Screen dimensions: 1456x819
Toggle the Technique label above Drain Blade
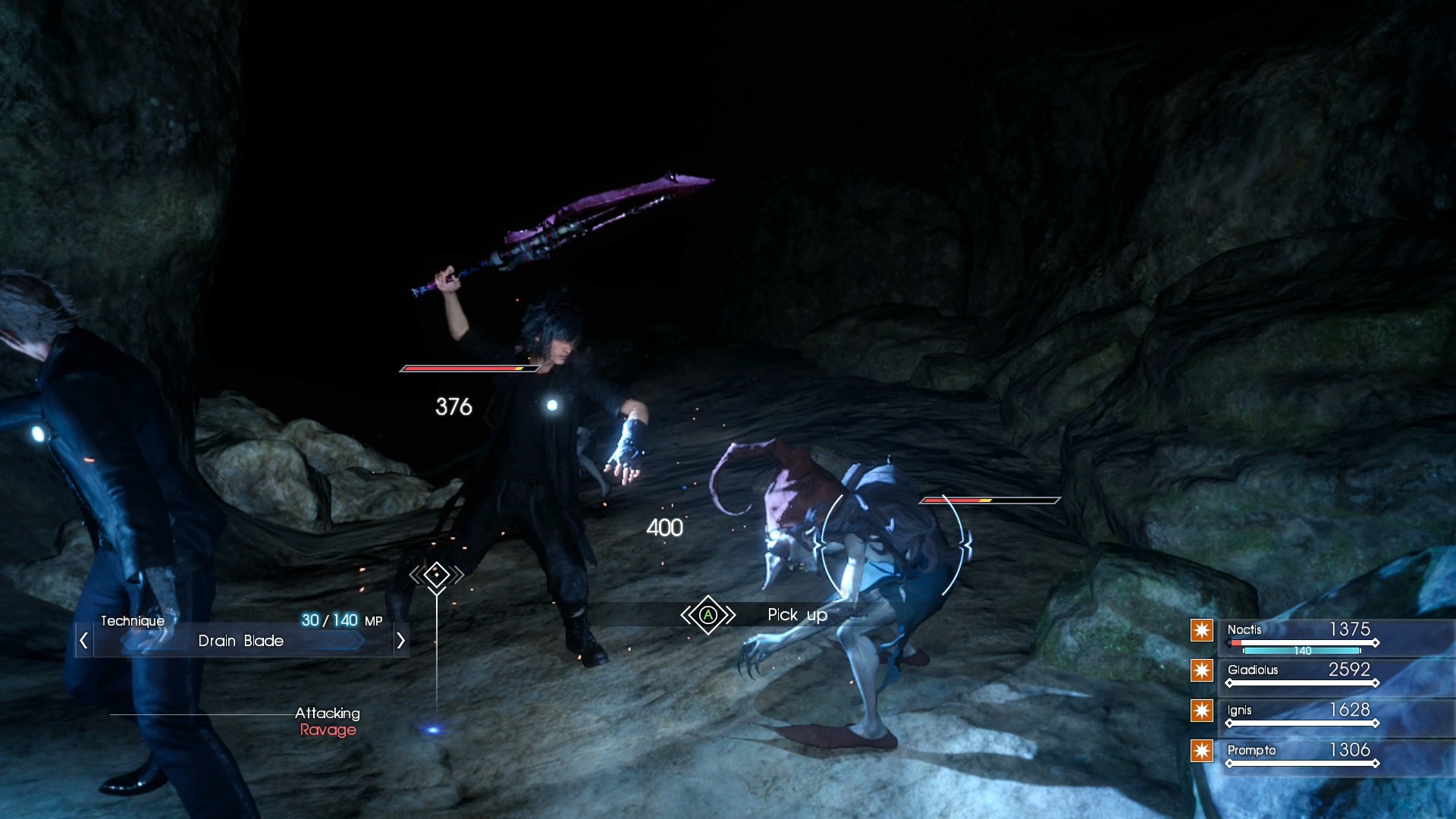click(x=133, y=620)
